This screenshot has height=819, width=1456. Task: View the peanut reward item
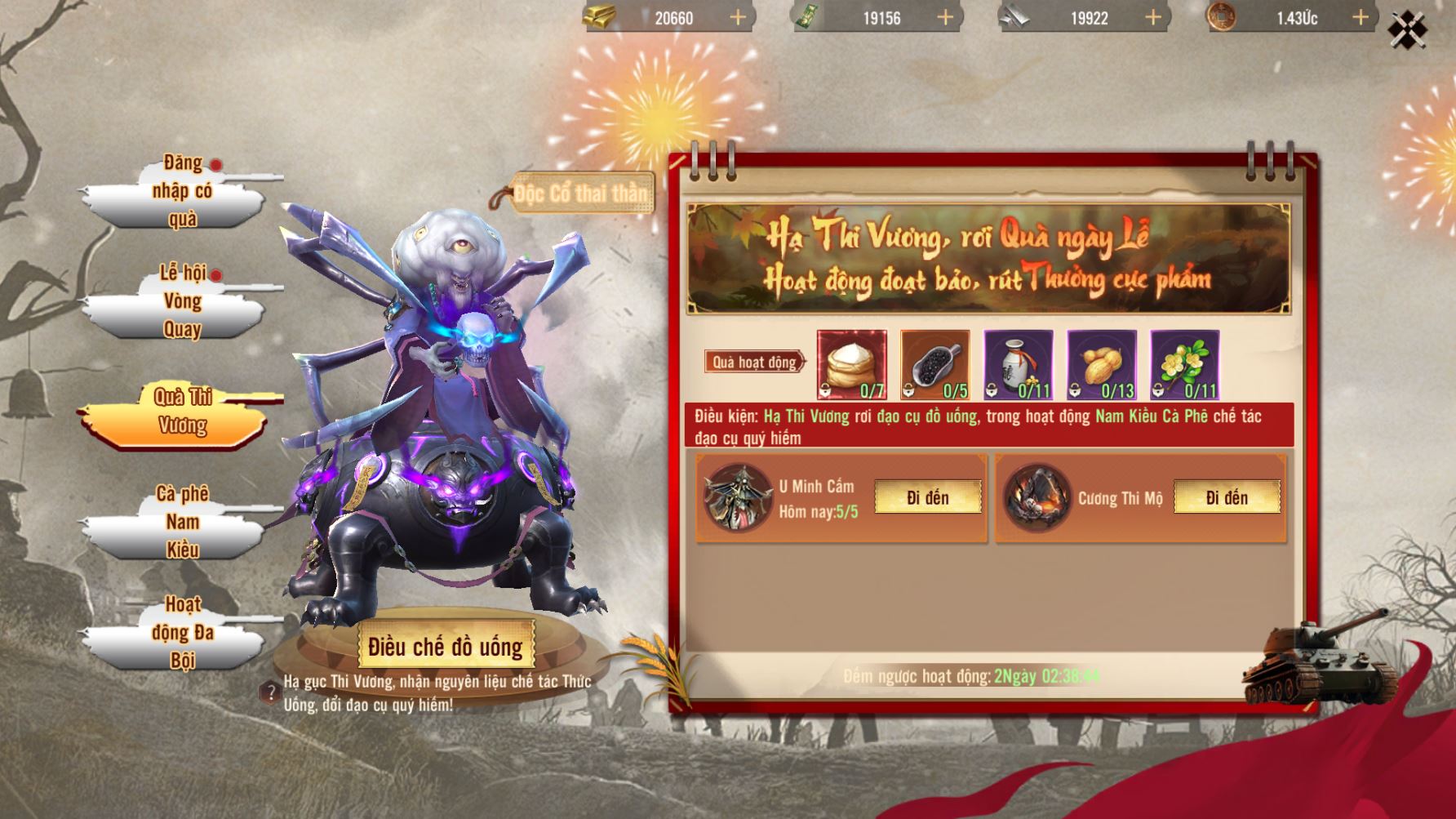[x=1101, y=364]
